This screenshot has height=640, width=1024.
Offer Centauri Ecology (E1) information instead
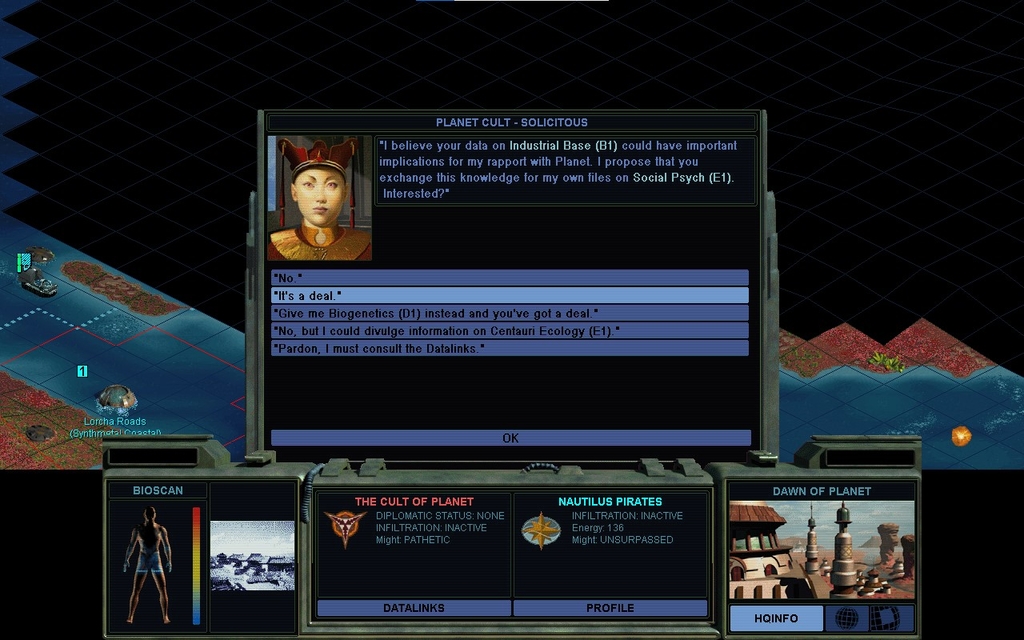coord(509,330)
